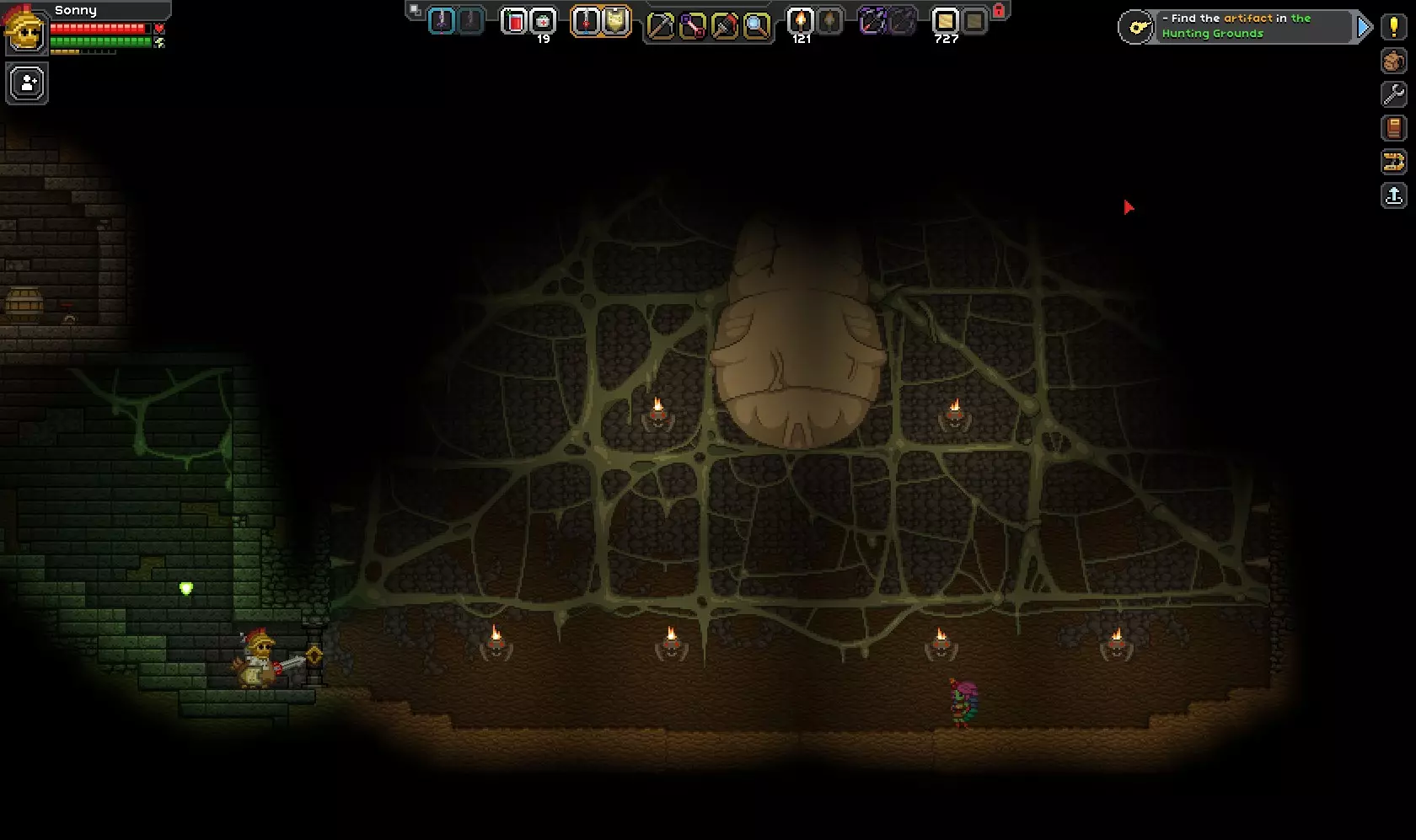1416x840 pixels.
Task: Open the codex book
Action: [1393, 128]
